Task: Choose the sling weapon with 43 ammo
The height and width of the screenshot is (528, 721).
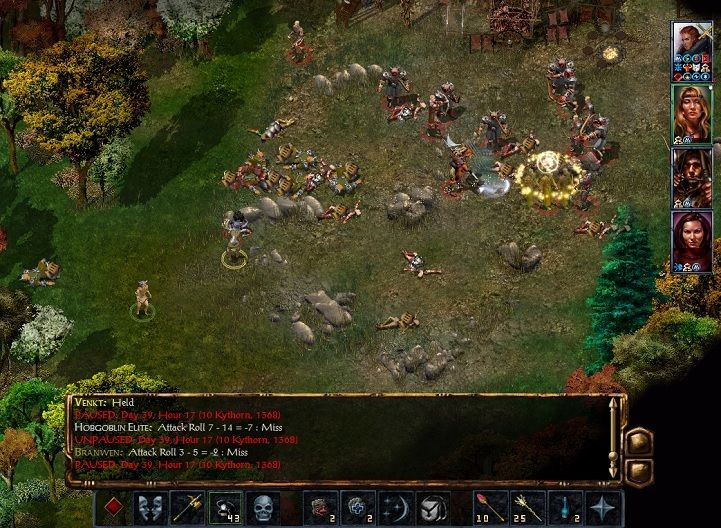Action: click(225, 508)
